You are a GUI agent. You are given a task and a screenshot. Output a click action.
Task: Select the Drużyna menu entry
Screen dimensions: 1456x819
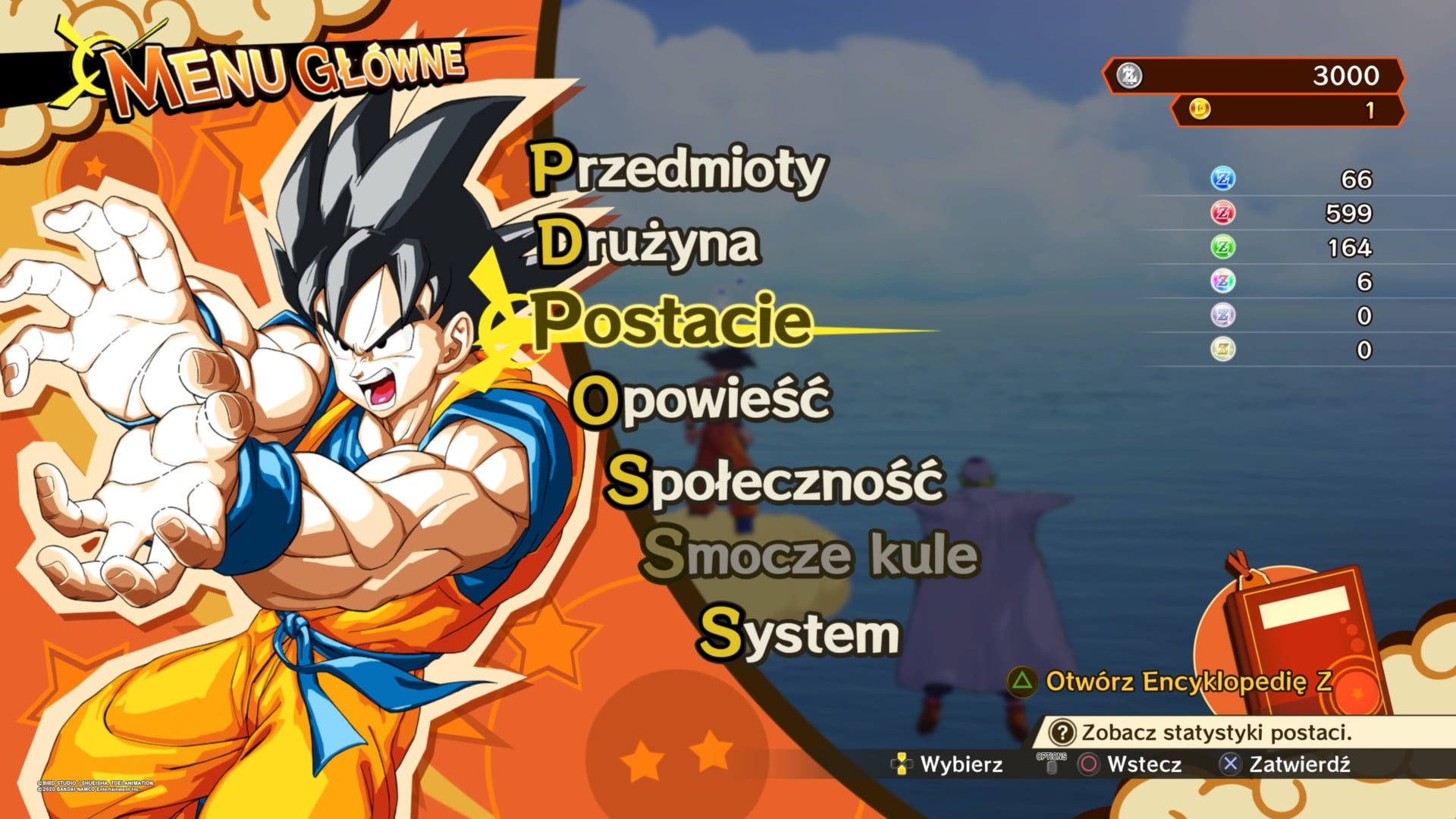pos(649,244)
